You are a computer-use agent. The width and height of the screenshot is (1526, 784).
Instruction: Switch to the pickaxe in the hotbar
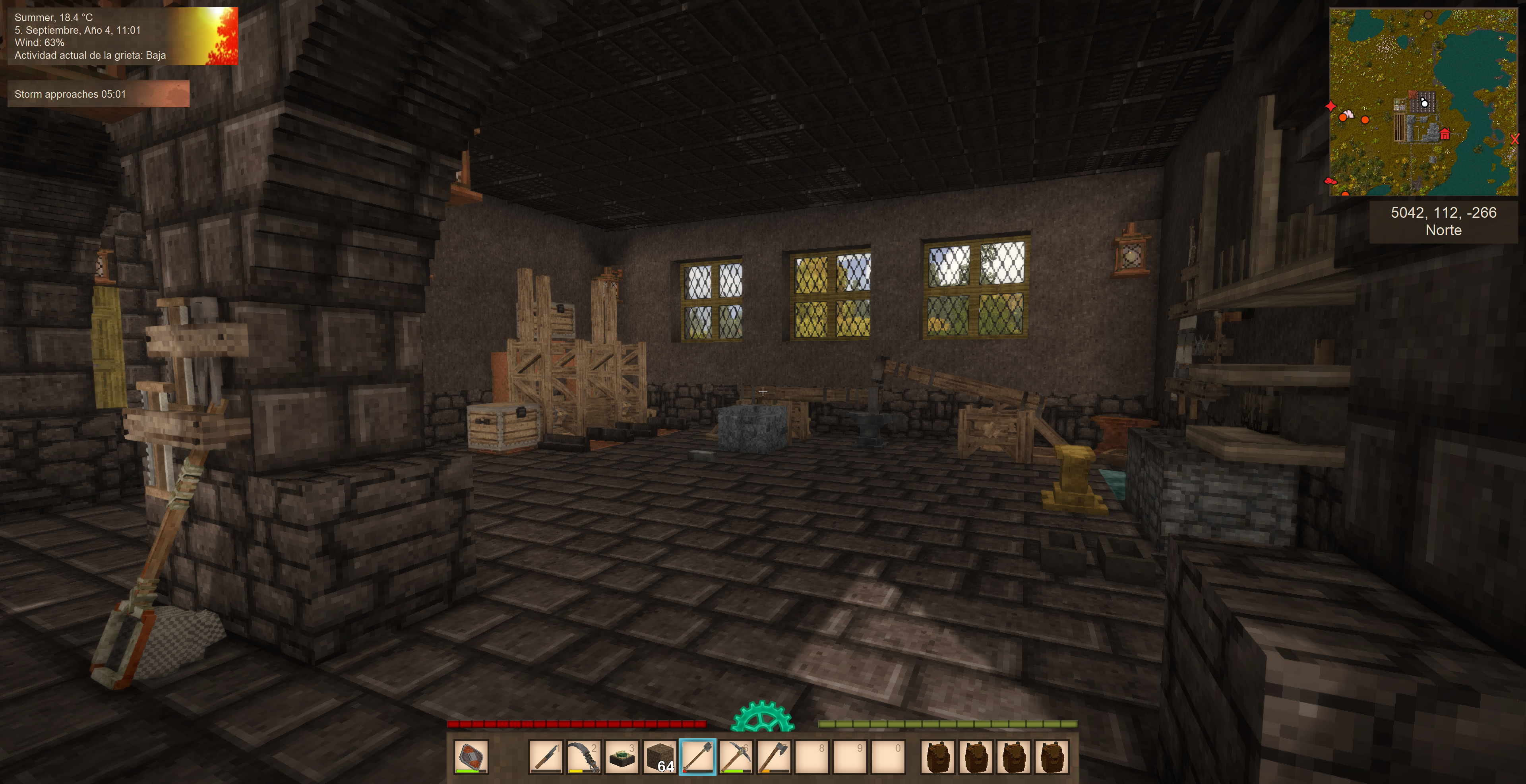[736, 756]
